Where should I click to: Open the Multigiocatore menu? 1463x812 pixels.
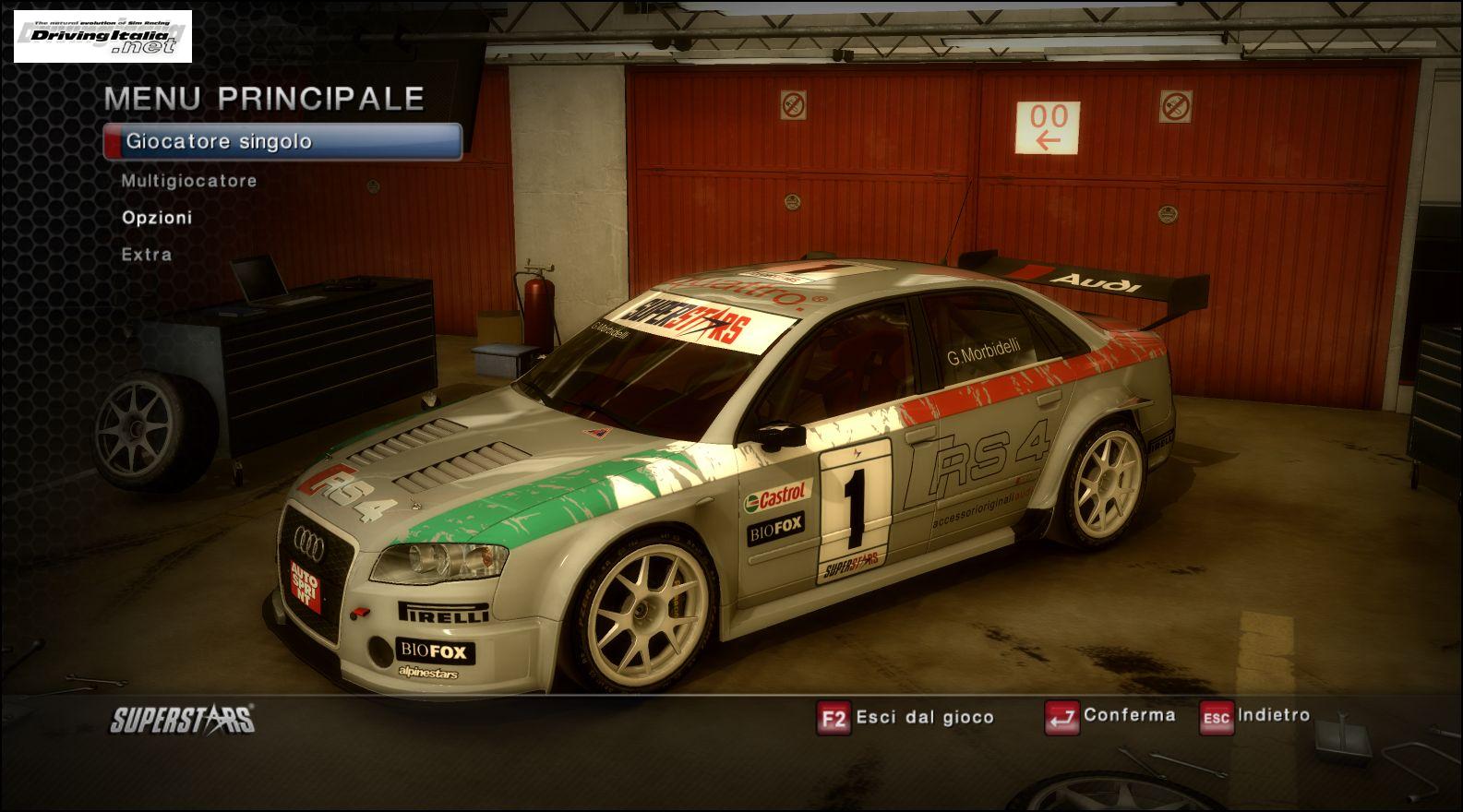(189, 181)
